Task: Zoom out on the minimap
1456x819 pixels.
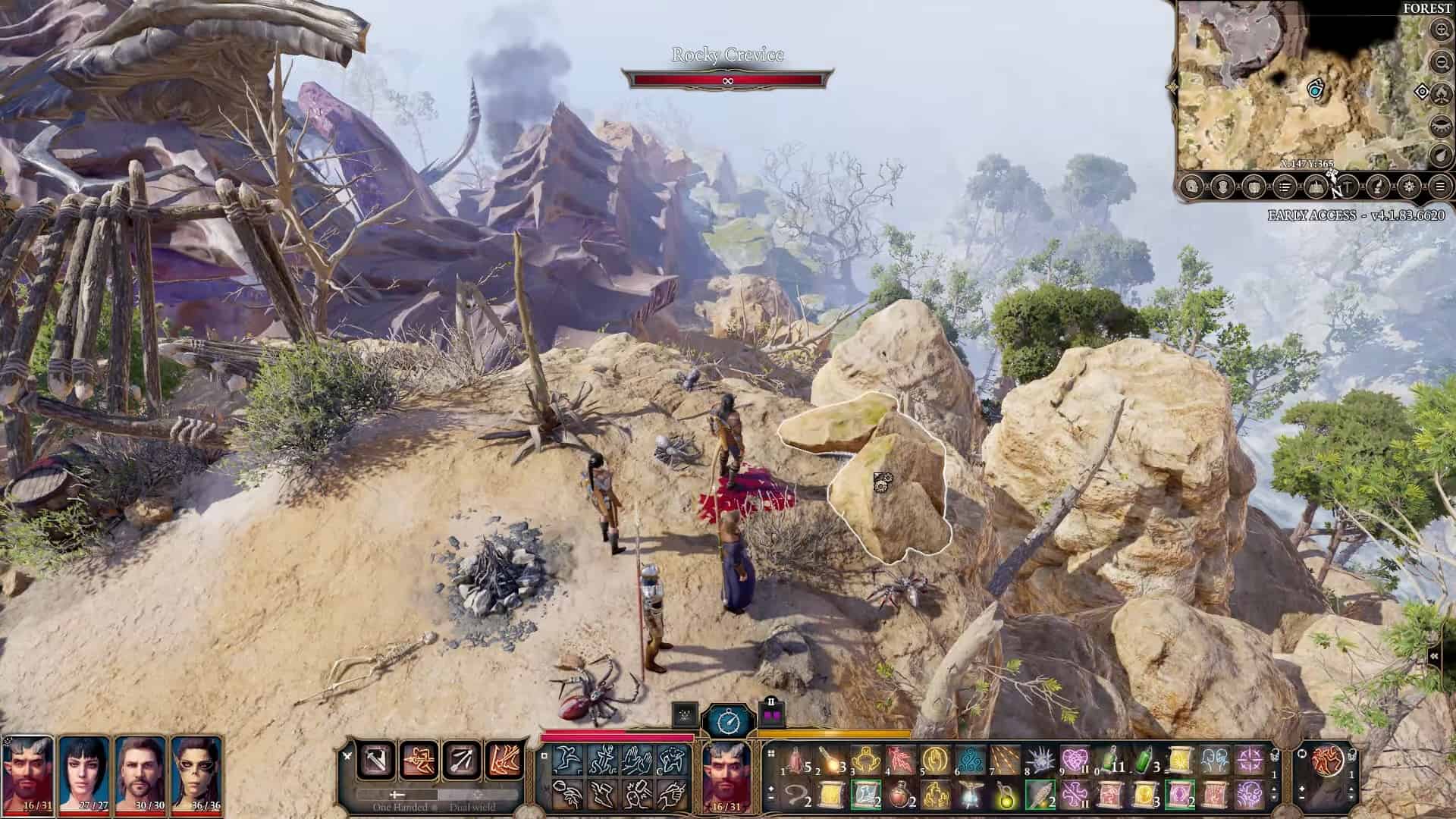Action: coord(1439,61)
